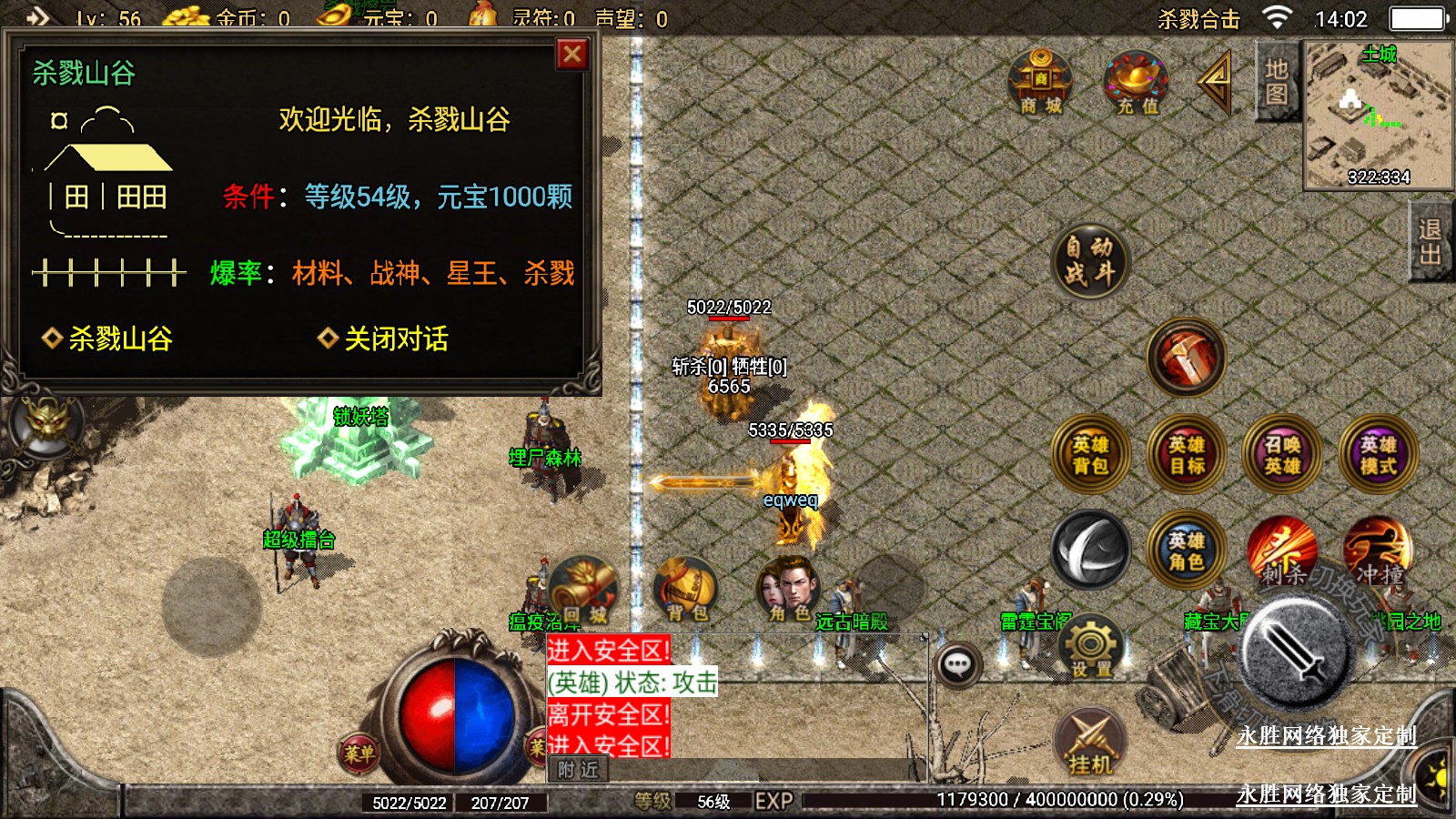Select the 英雄目标 hero target button
The width and height of the screenshot is (1456, 819).
point(1186,455)
